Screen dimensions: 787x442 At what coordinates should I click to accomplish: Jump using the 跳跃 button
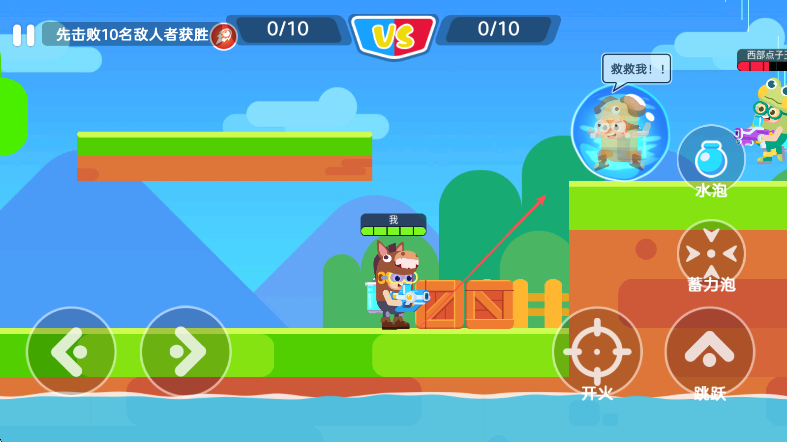(710, 351)
